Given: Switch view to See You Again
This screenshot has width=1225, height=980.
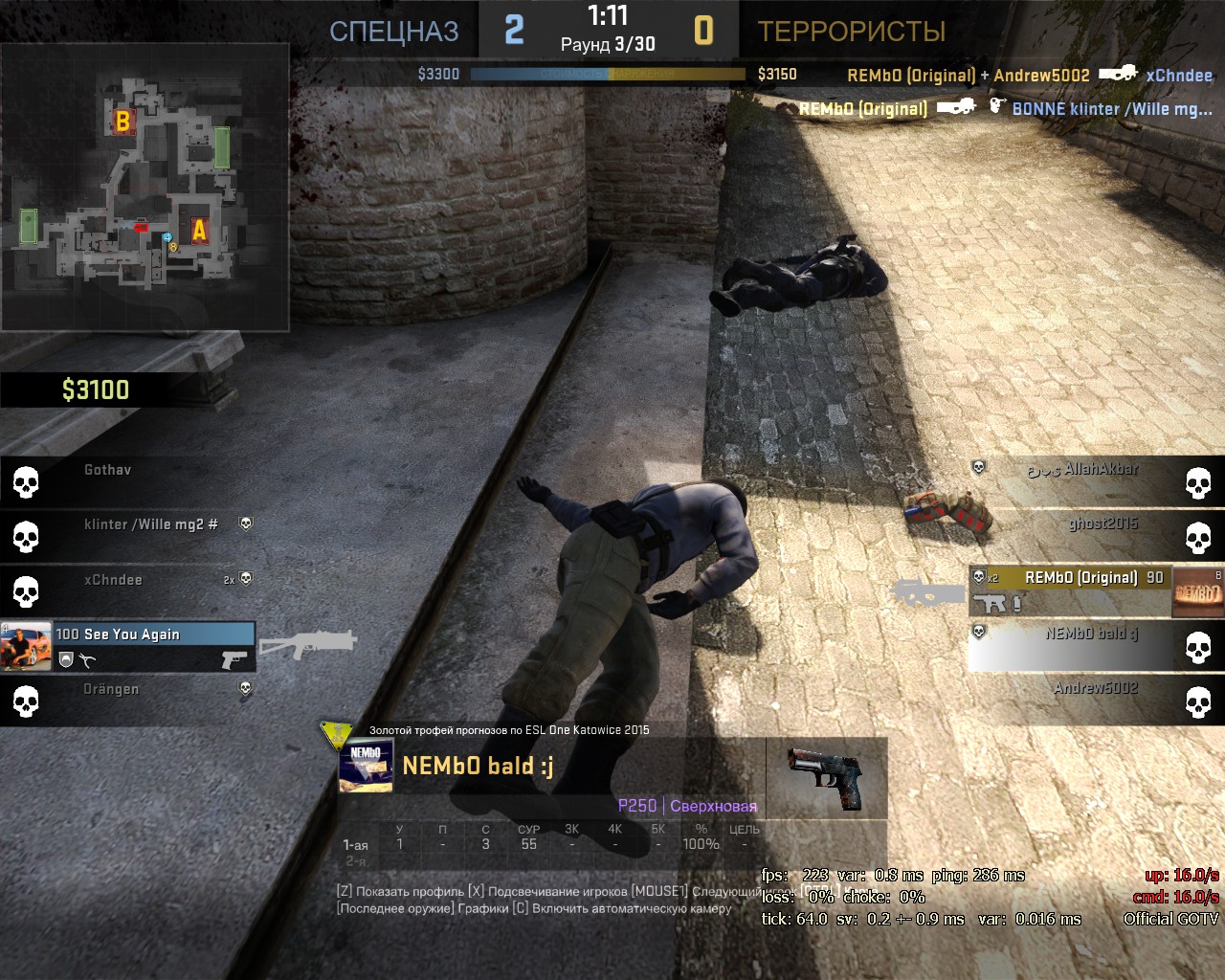Looking at the screenshot, I should [153, 646].
